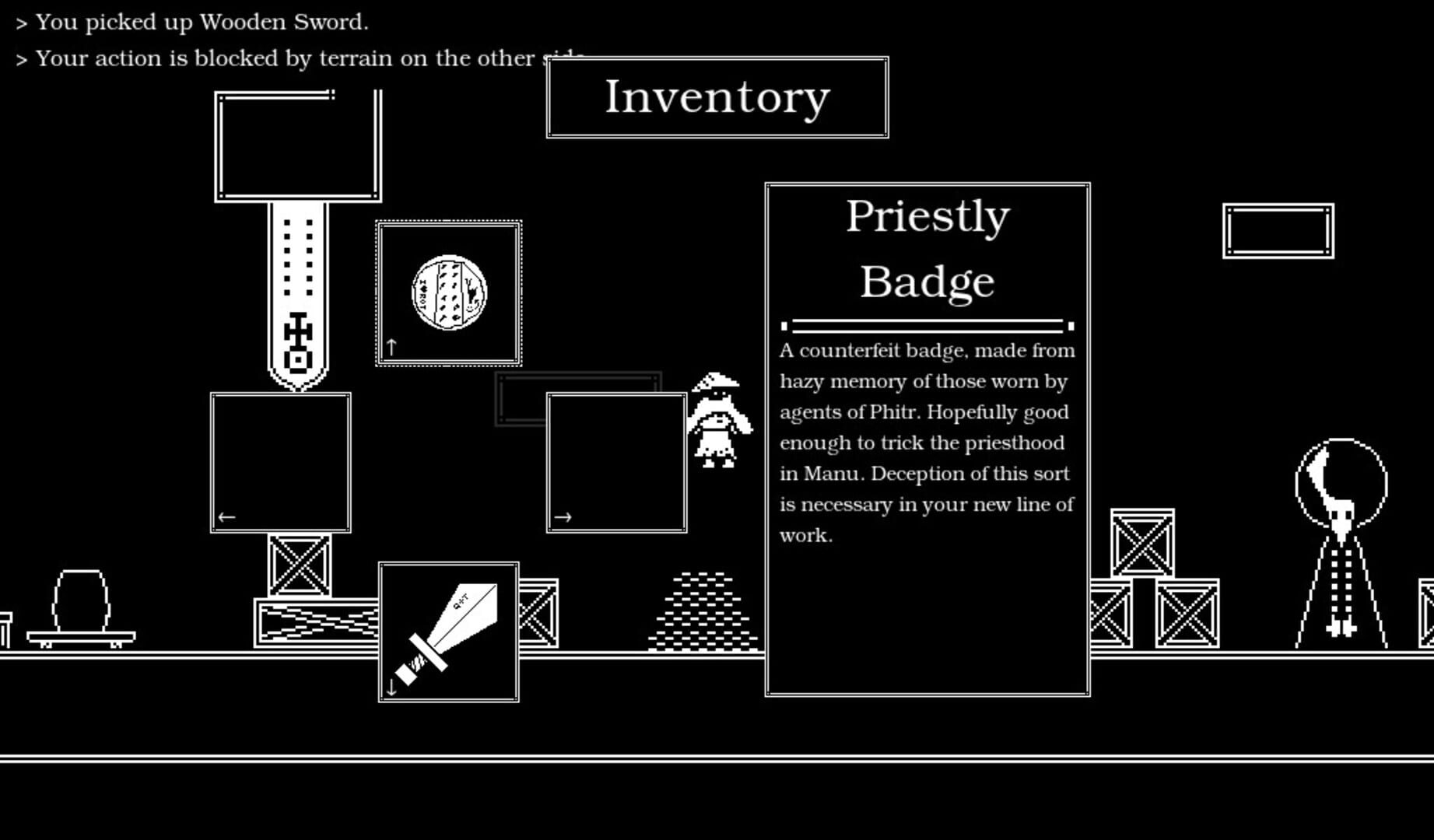The width and height of the screenshot is (1434, 840).
Task: Select the empty left-arrow inventory slot
Action: 280,463
